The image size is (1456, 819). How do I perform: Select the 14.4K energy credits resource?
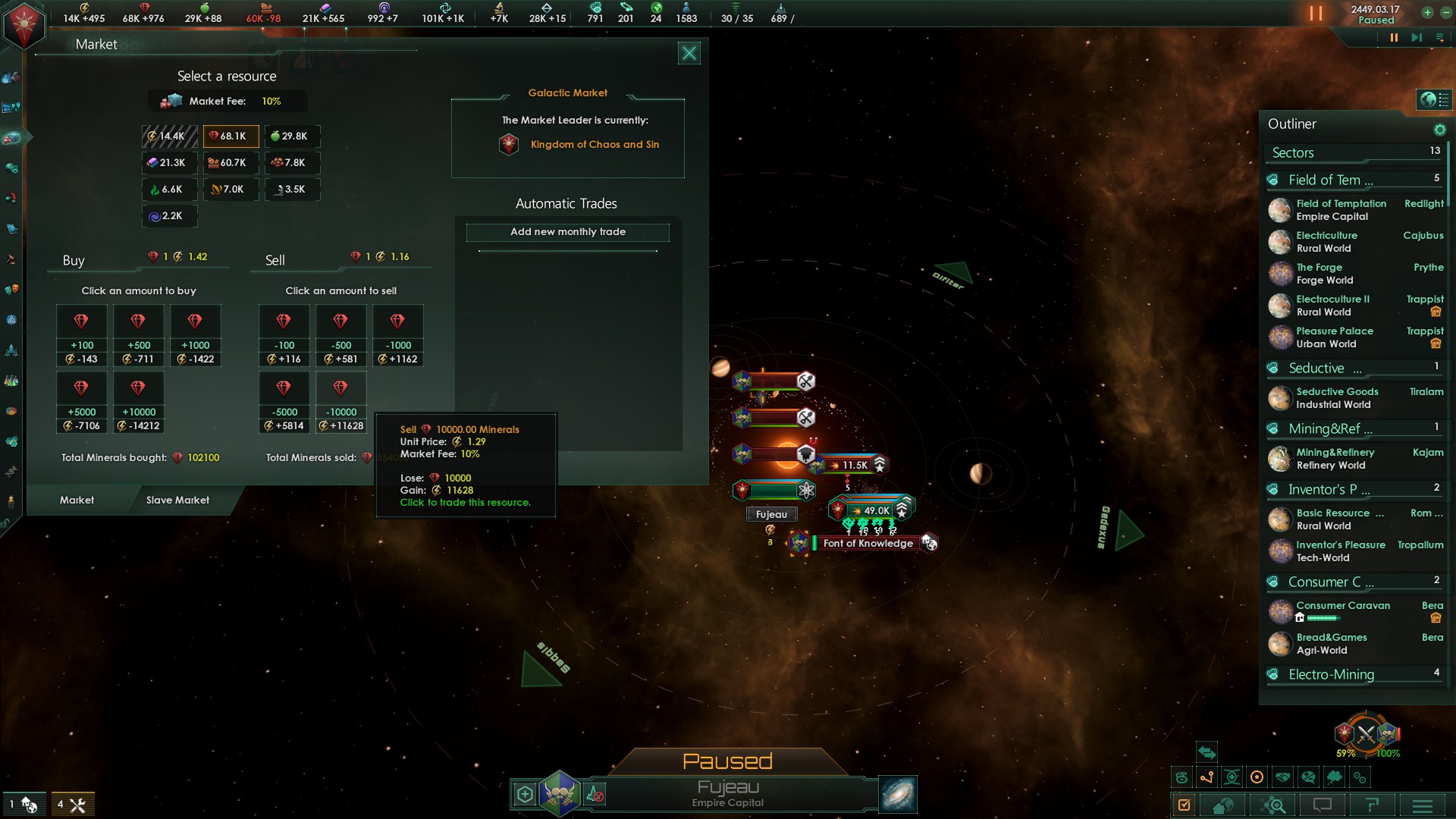(x=169, y=136)
